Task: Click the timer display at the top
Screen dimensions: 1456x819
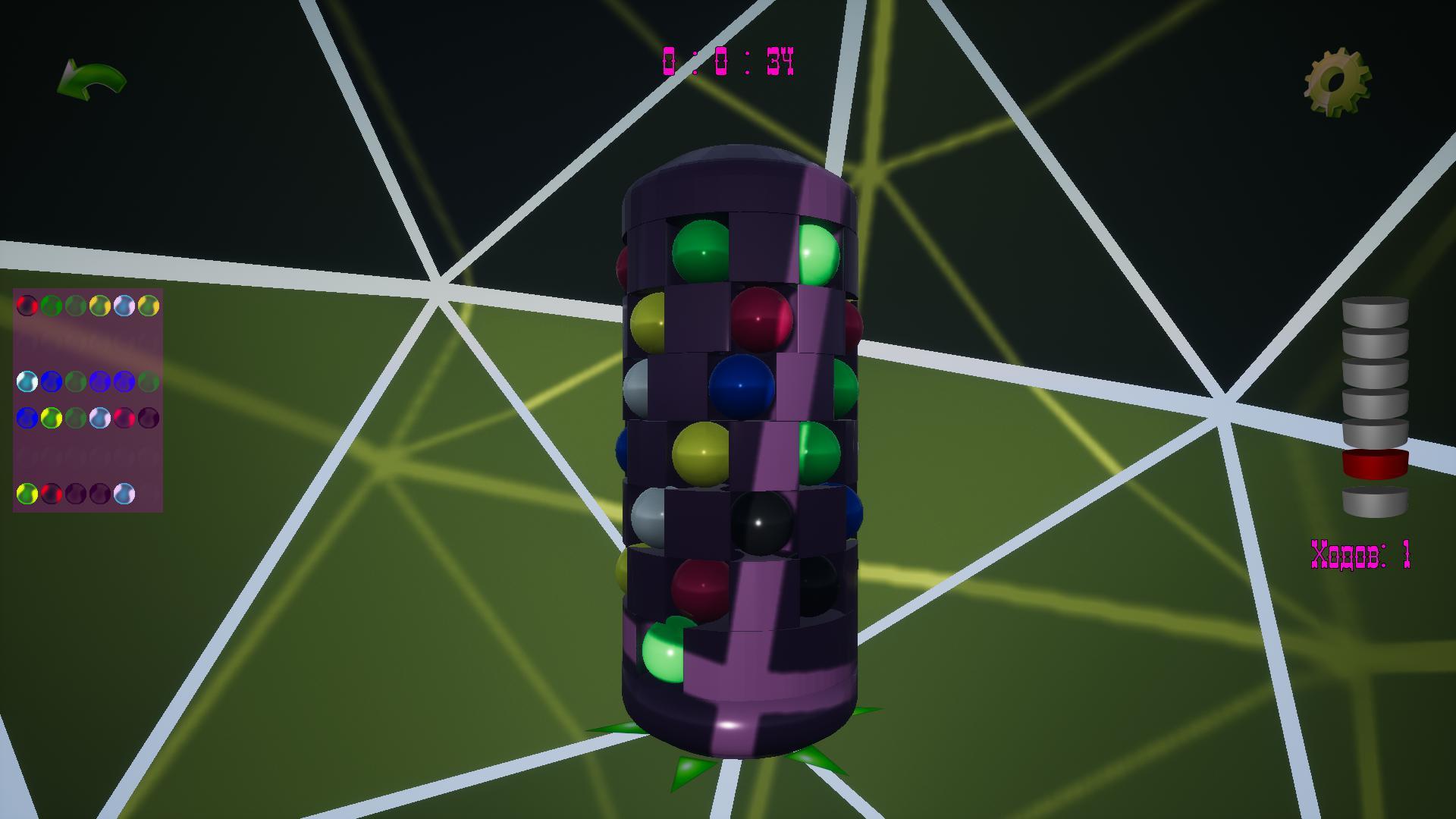Action: click(728, 62)
